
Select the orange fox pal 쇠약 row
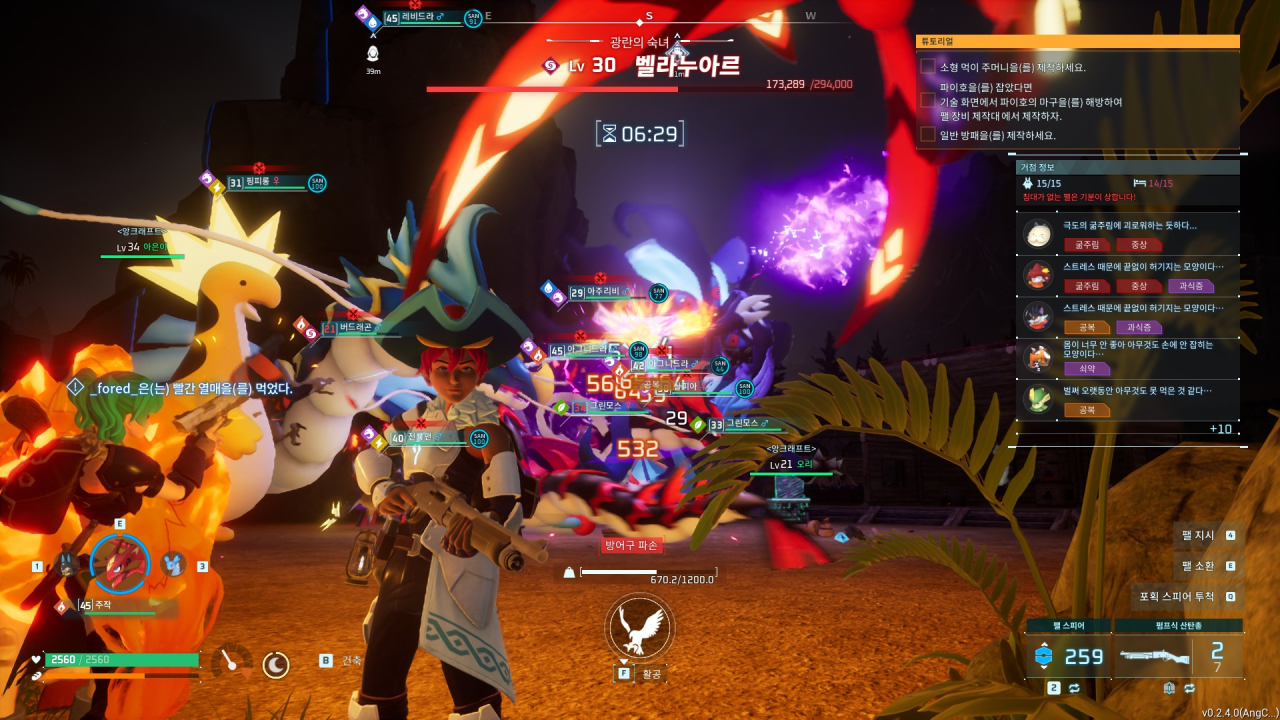coord(1127,358)
